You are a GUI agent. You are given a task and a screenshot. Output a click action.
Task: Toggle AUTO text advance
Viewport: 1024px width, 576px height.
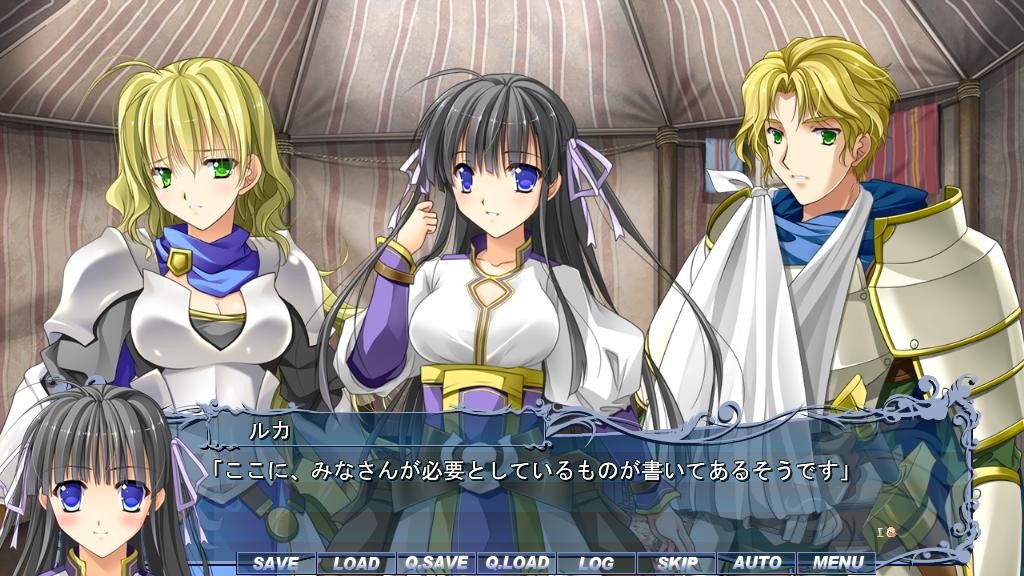757,563
